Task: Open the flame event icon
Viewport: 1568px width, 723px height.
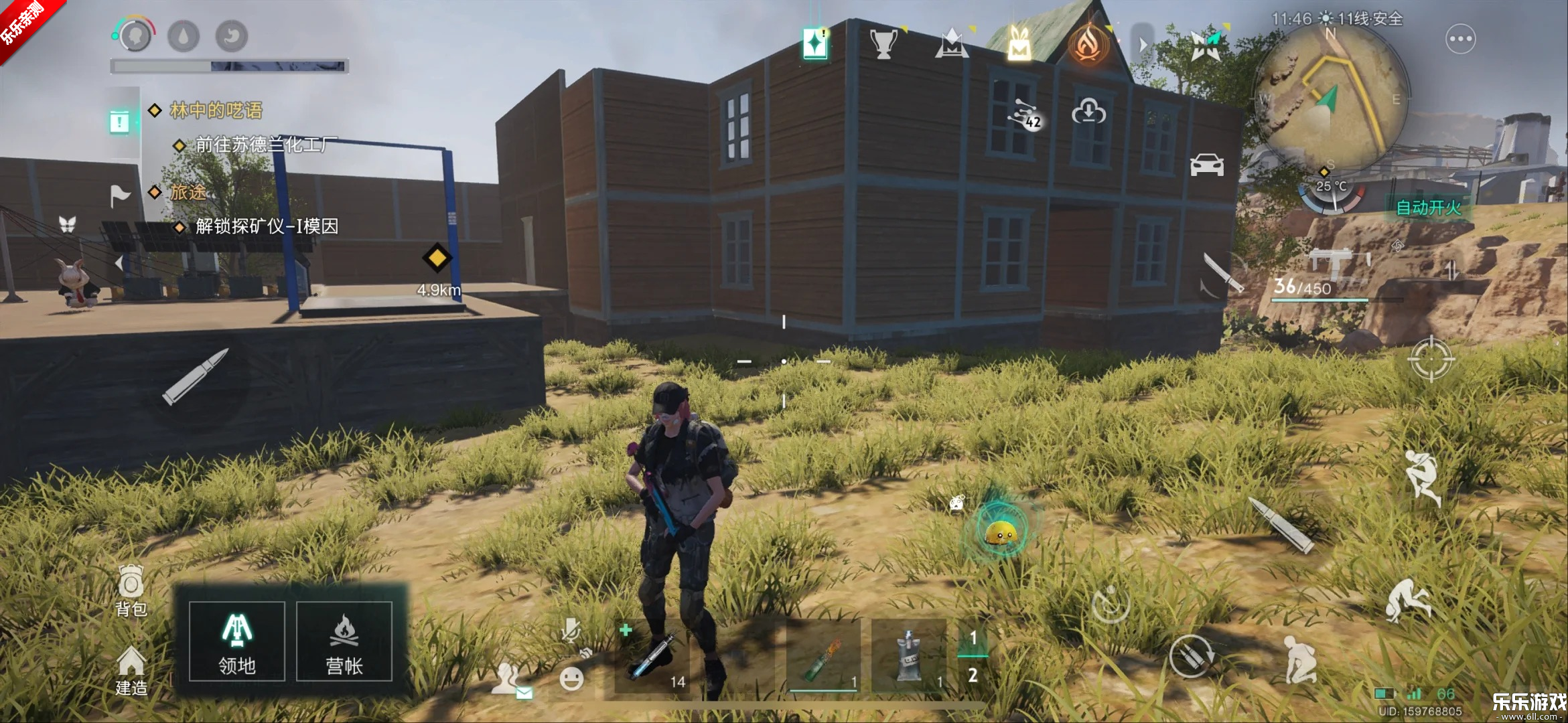Action: click(1088, 43)
